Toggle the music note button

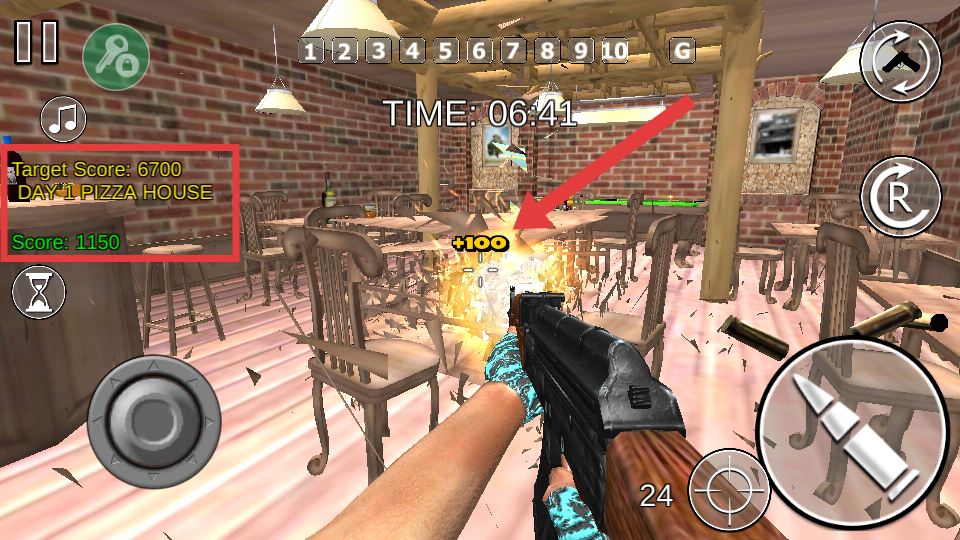(x=63, y=119)
